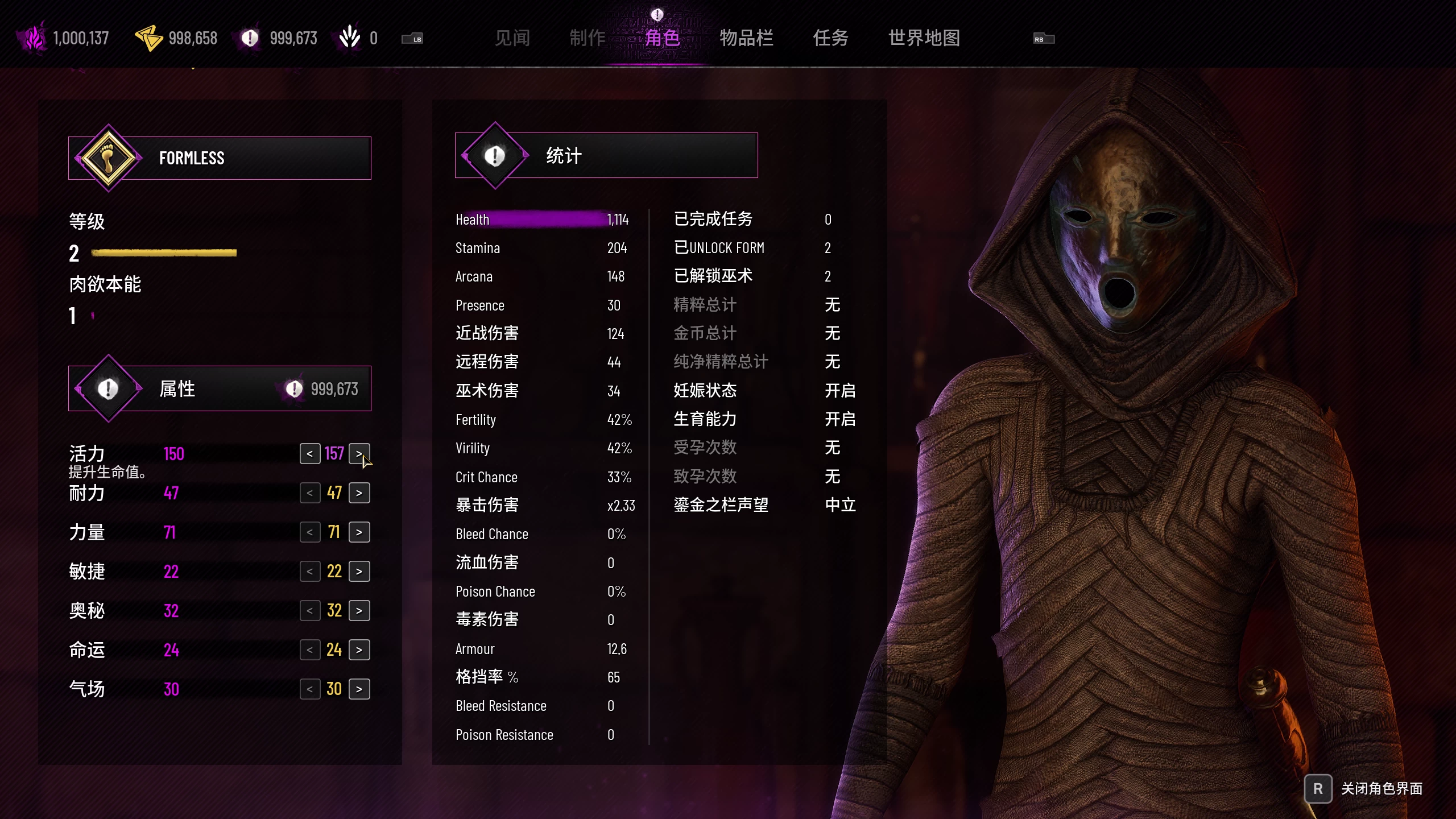The width and height of the screenshot is (1456, 819).
Task: Toggle the 生育能力 setting off
Action: 840,419
